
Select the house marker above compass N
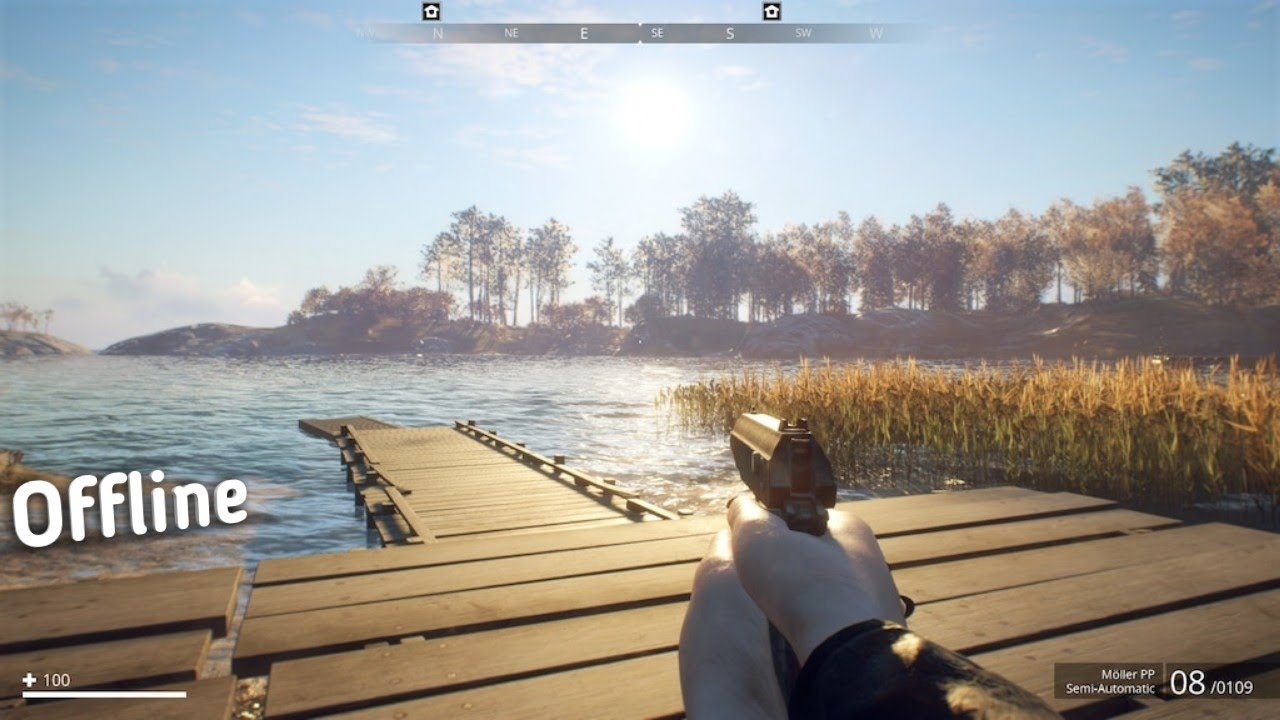[x=431, y=11]
